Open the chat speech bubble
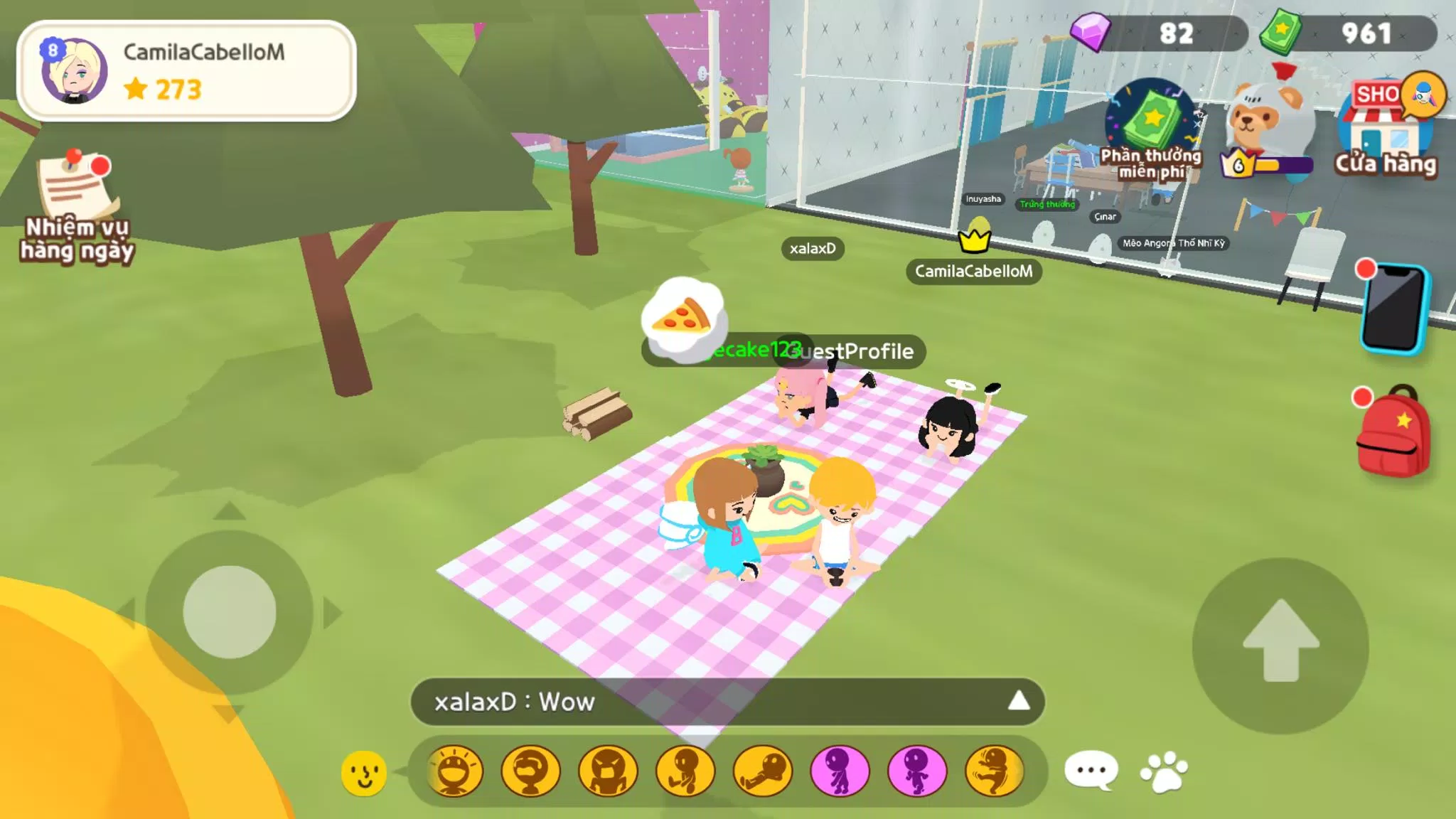The height and width of the screenshot is (819, 1456). pyautogui.click(x=1091, y=771)
